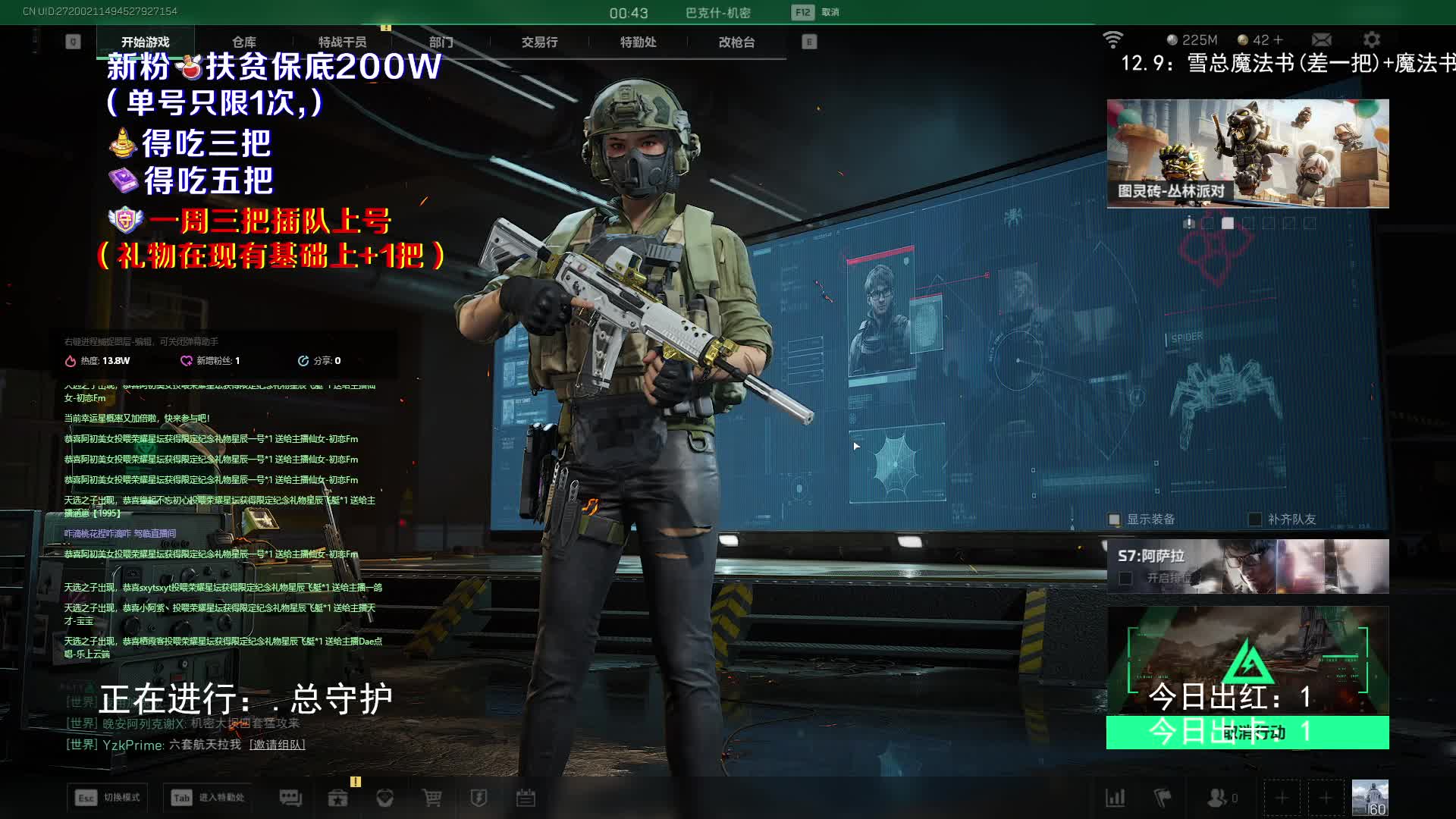The height and width of the screenshot is (819, 1456).
Task: Click the 切换模式 switch mode button
Action: click(108, 798)
